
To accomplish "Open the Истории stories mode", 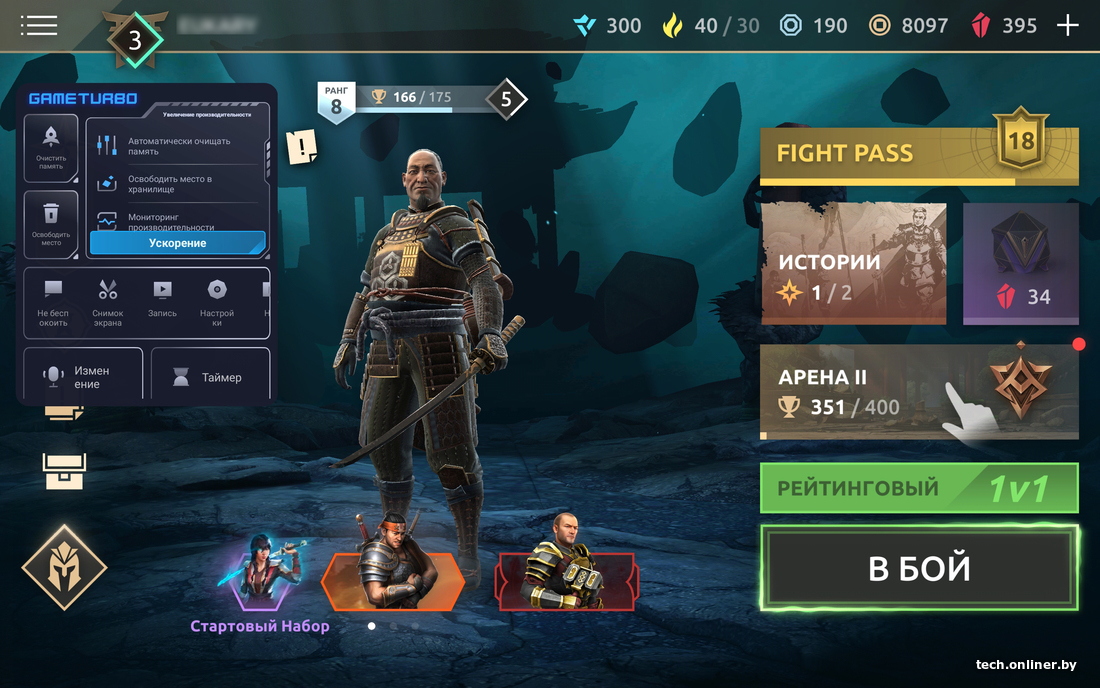I will [853, 264].
